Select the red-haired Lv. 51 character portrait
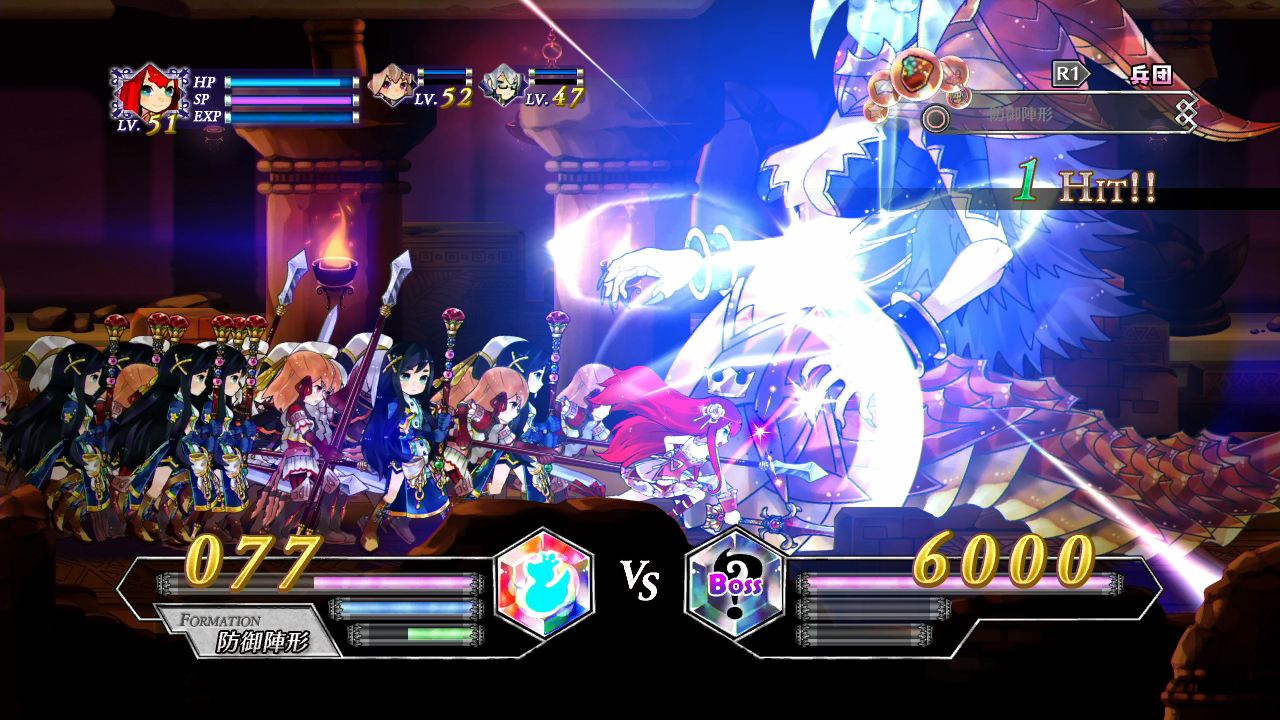 150,93
